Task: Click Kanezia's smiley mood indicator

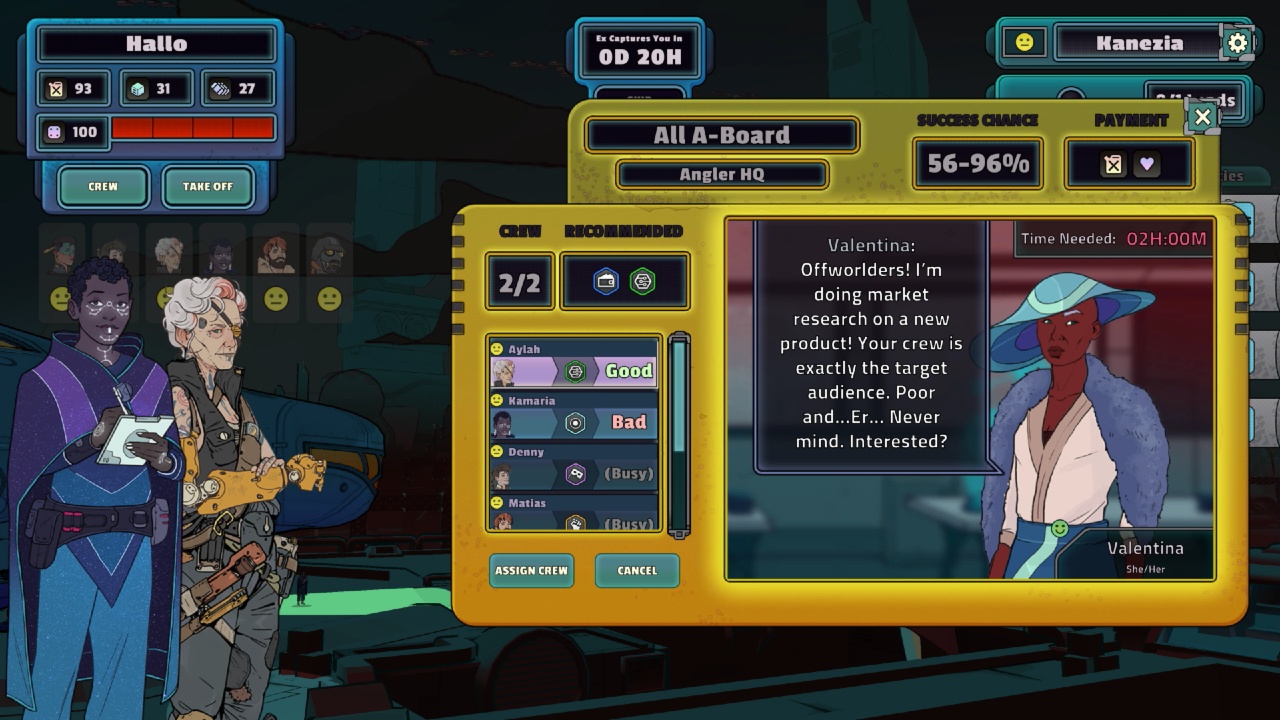Action: 1023,42
